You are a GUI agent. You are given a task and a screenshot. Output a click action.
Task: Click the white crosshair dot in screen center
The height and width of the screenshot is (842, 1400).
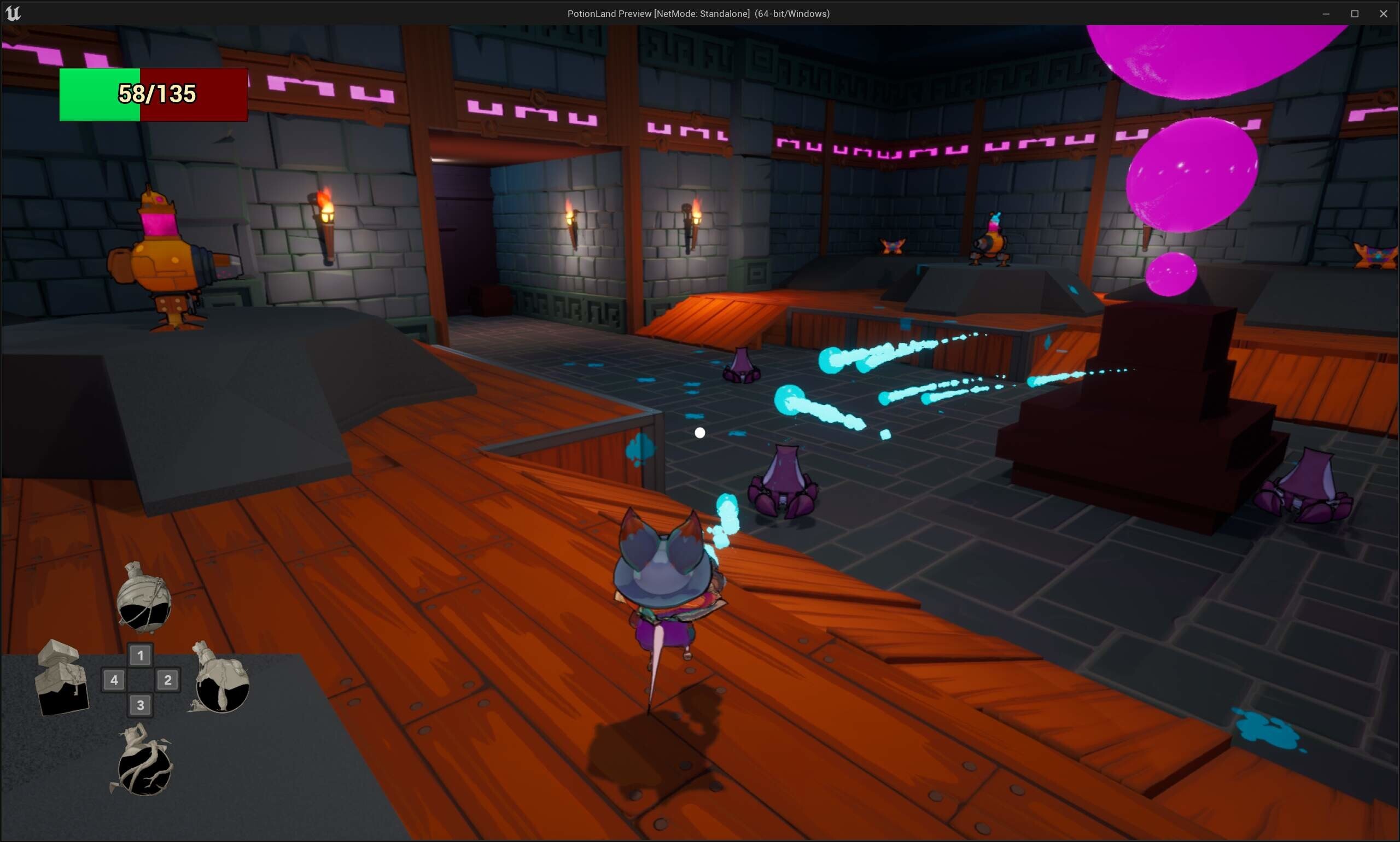pyautogui.click(x=699, y=433)
